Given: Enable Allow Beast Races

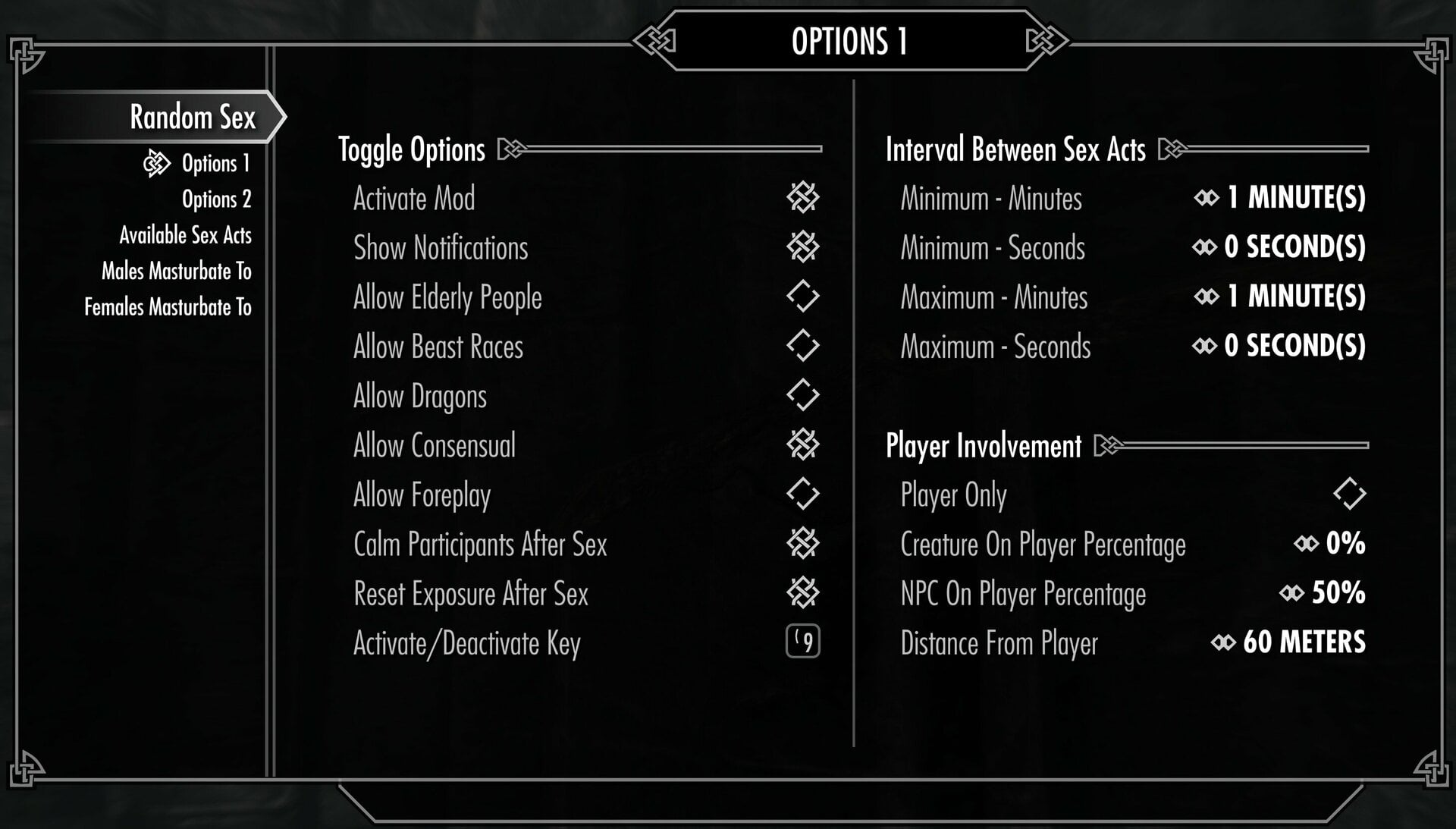Looking at the screenshot, I should coord(802,346).
